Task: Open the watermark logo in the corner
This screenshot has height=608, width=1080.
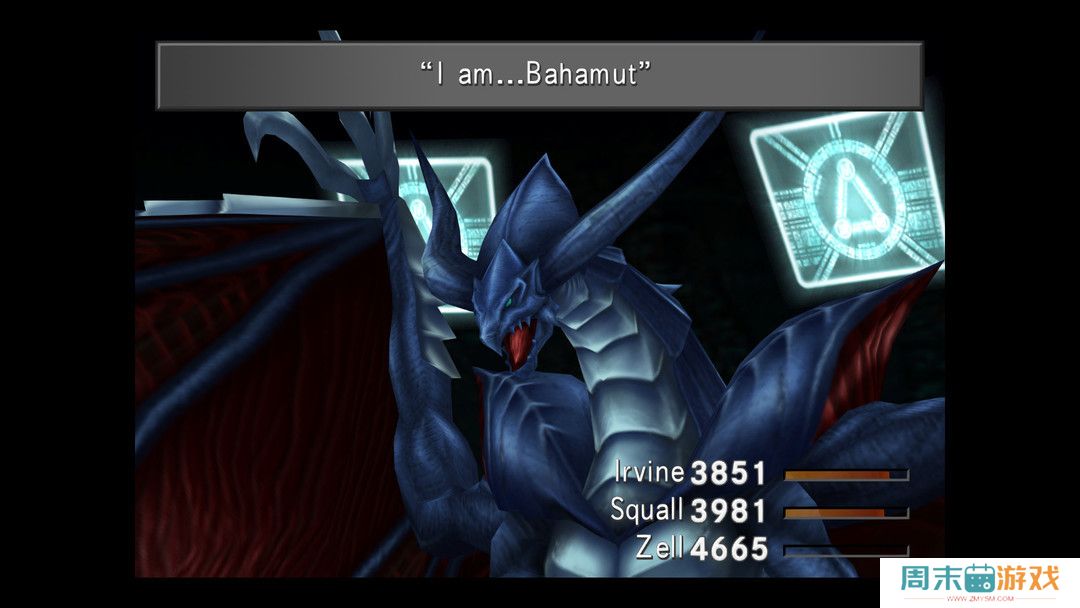Action: tap(978, 582)
